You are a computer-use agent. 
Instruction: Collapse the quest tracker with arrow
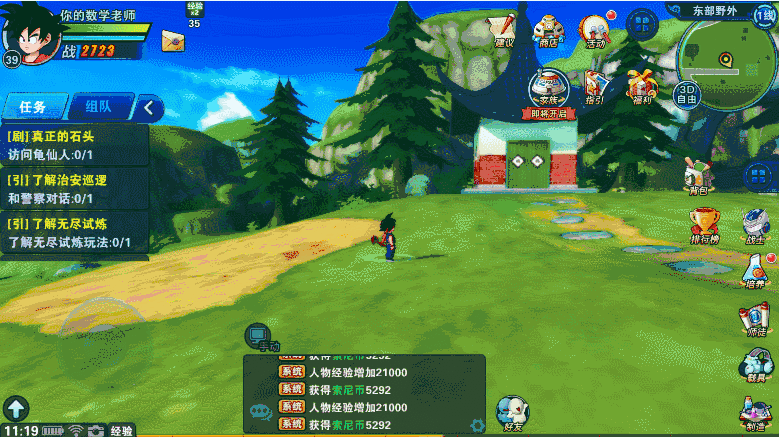pos(150,107)
